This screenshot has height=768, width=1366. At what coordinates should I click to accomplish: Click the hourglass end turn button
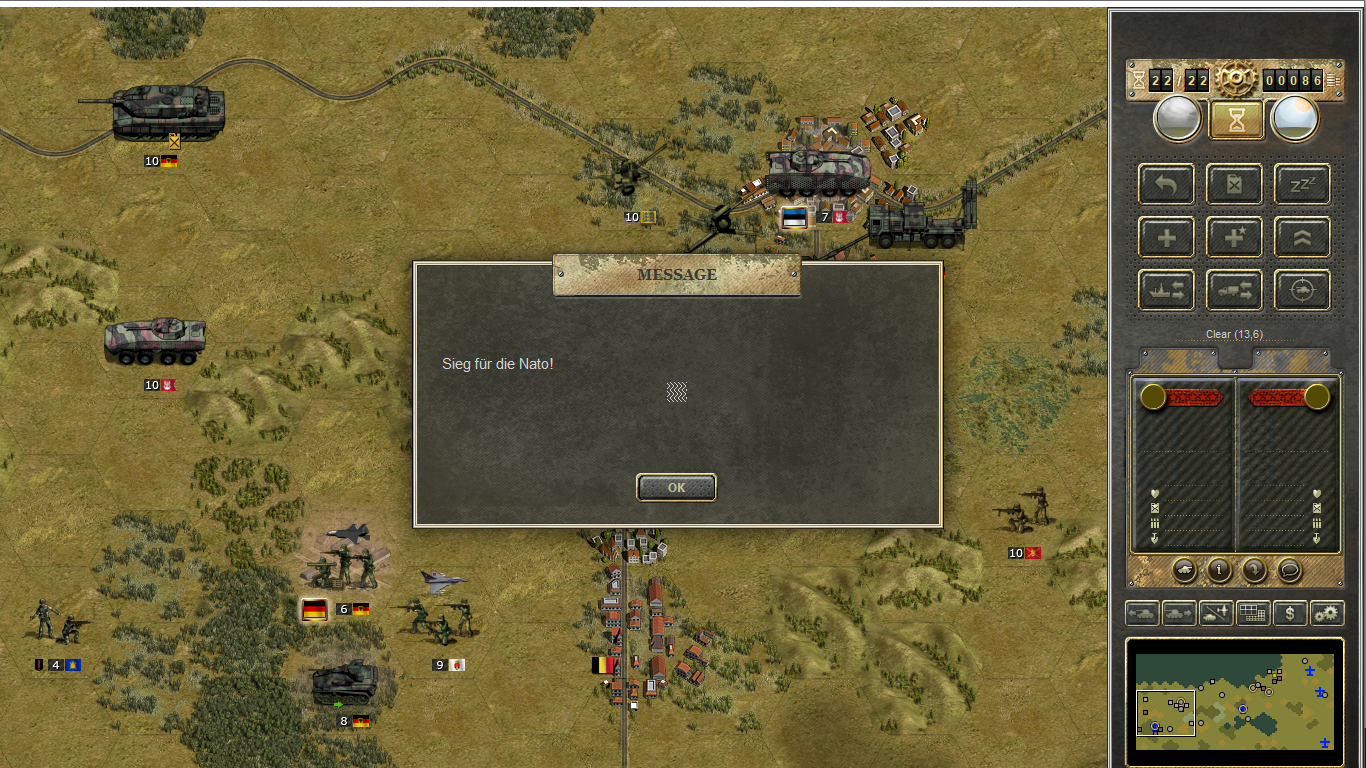[1235, 120]
